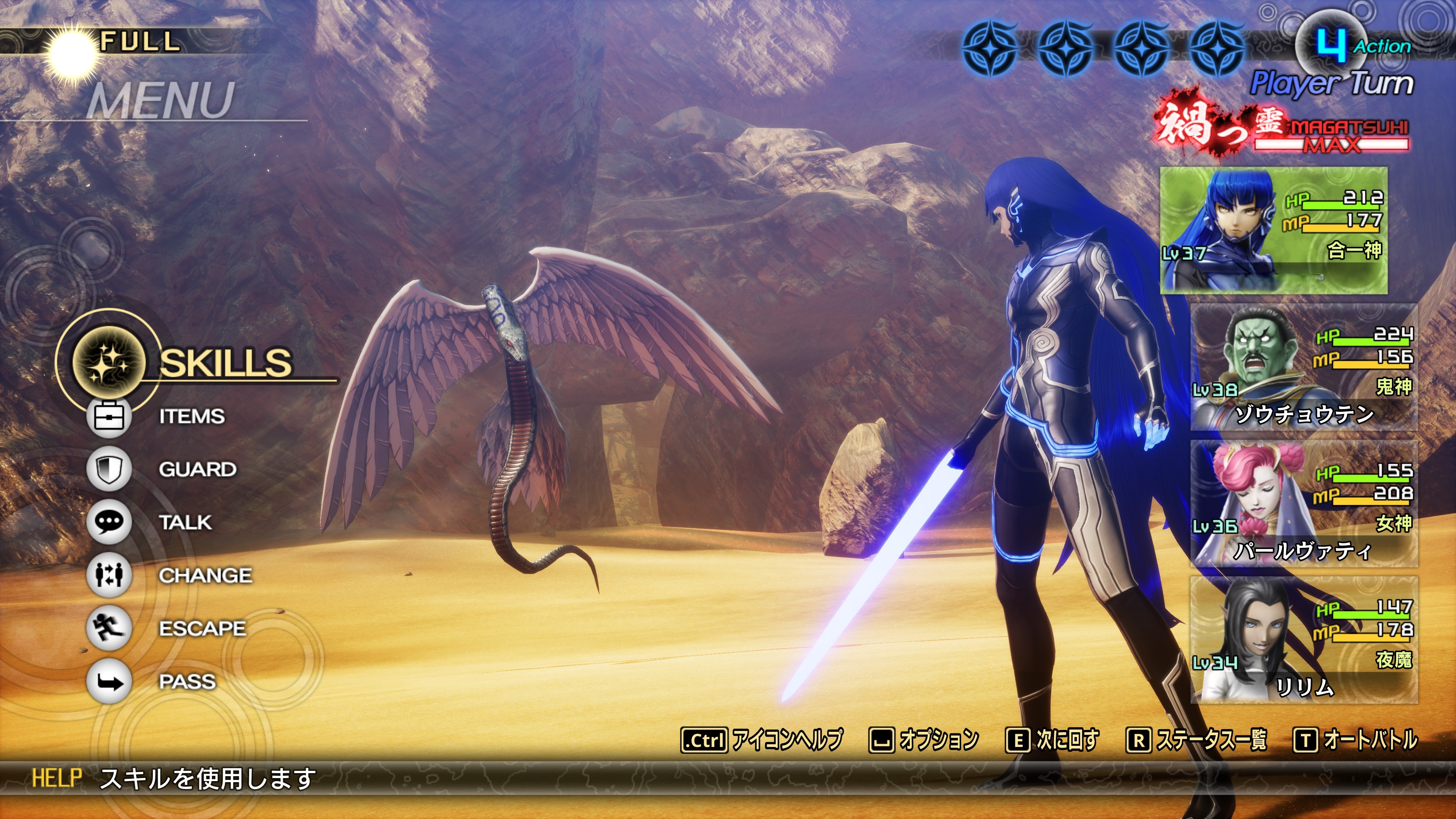The image size is (1456, 819).
Task: Select the リリム party panel
Action: click(1304, 640)
